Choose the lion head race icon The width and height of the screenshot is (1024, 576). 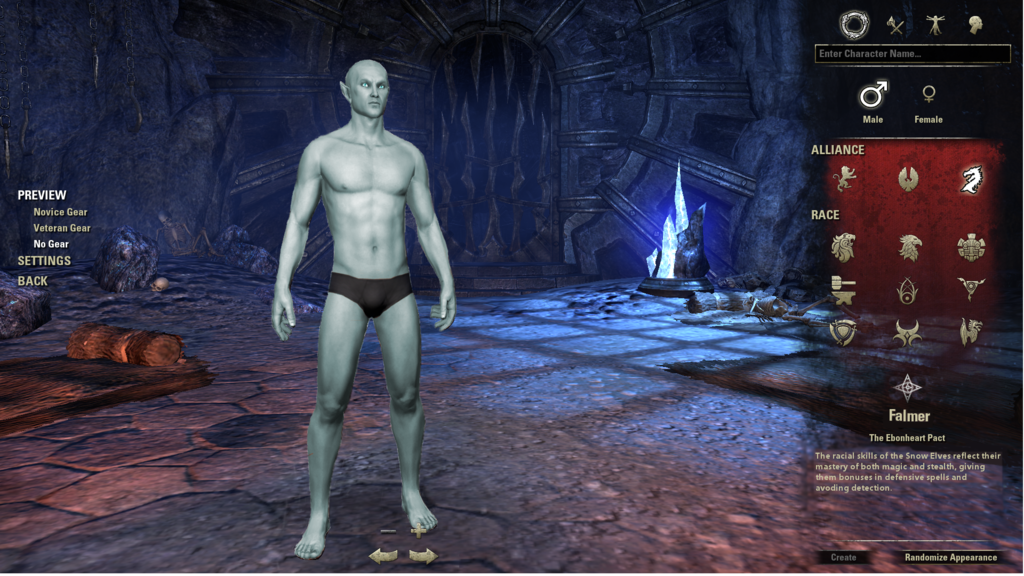(845, 246)
